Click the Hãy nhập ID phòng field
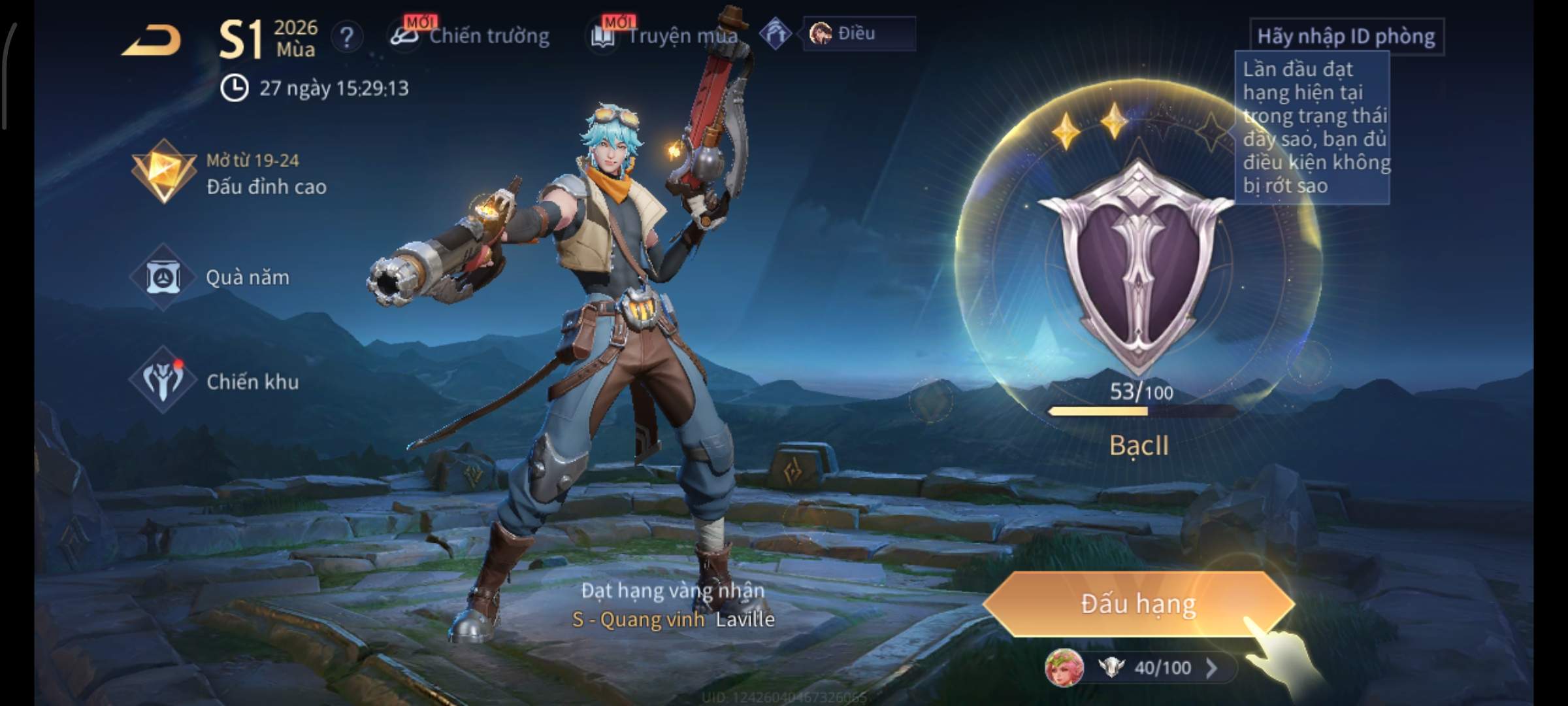Viewport: 1568px width, 706px height. point(1346,37)
